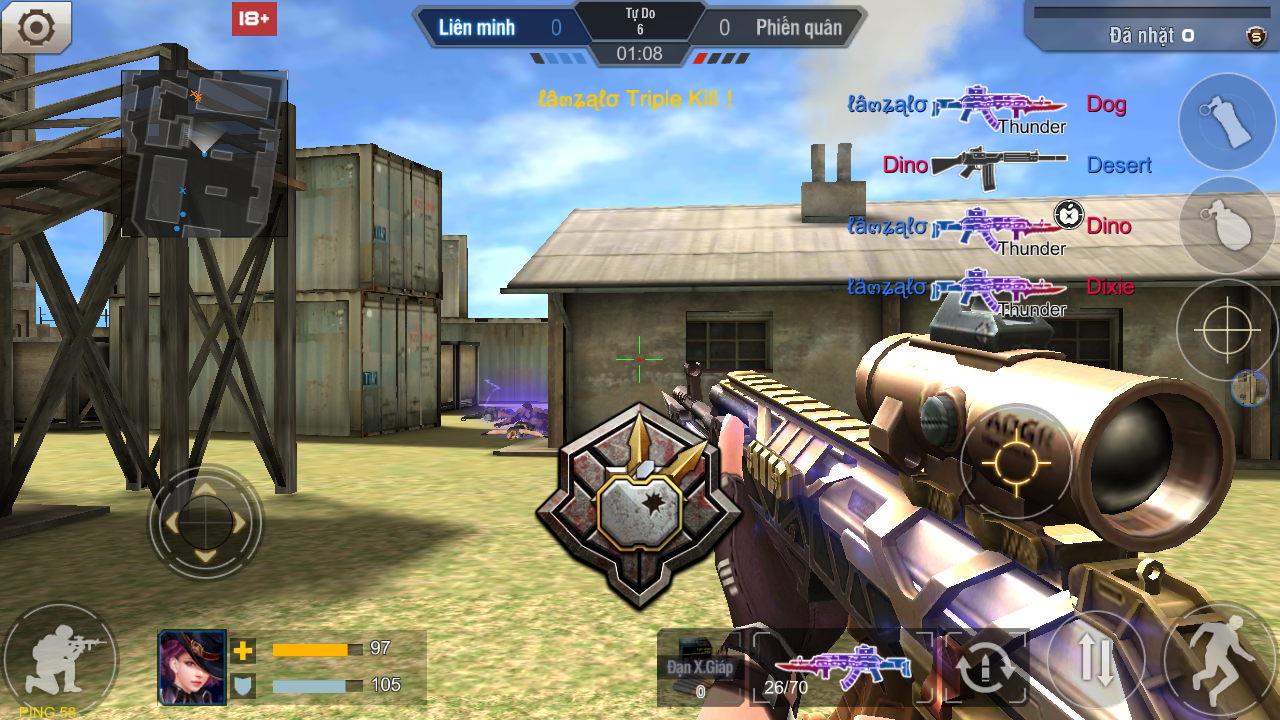Tap the minimap overview

(204, 153)
